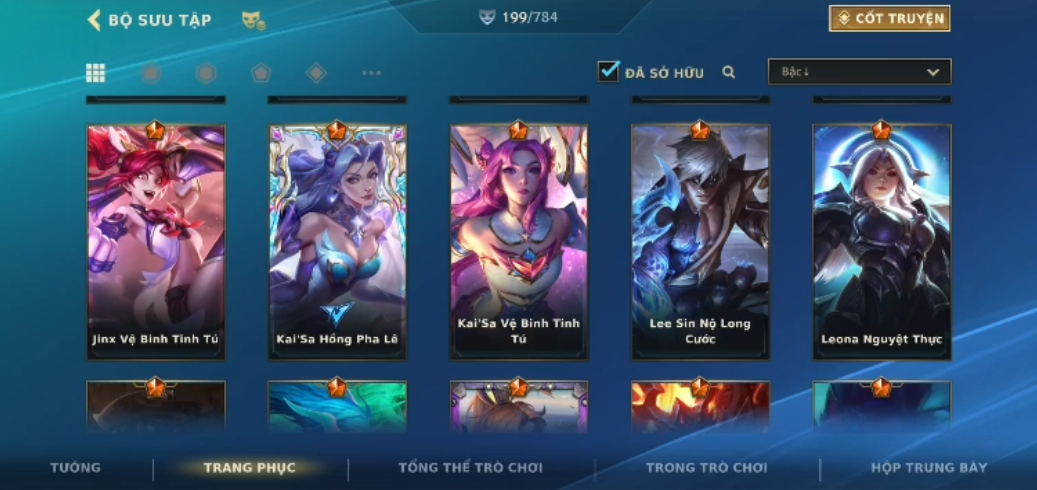1037x490 pixels.
Task: Open the Kai'Sa Vệ Binh Tinh Tú skin
Action: click(518, 240)
